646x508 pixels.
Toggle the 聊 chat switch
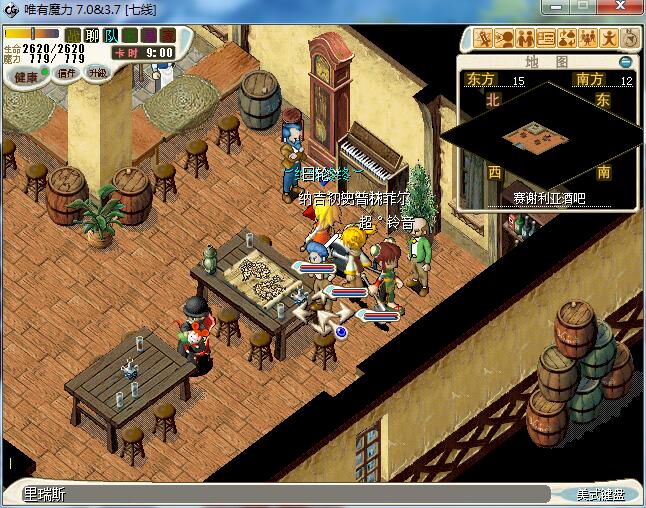tap(92, 36)
